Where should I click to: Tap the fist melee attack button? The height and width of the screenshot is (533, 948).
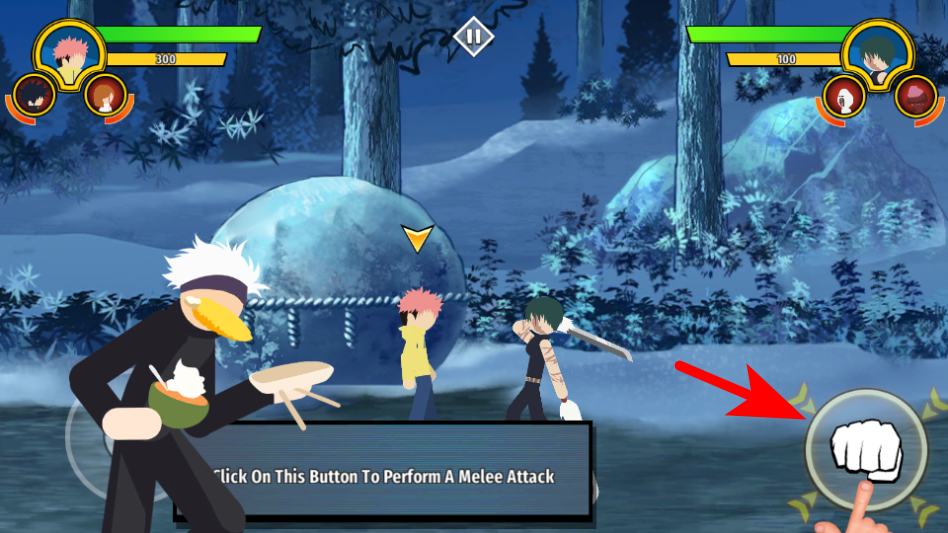pyautogui.click(x=852, y=451)
